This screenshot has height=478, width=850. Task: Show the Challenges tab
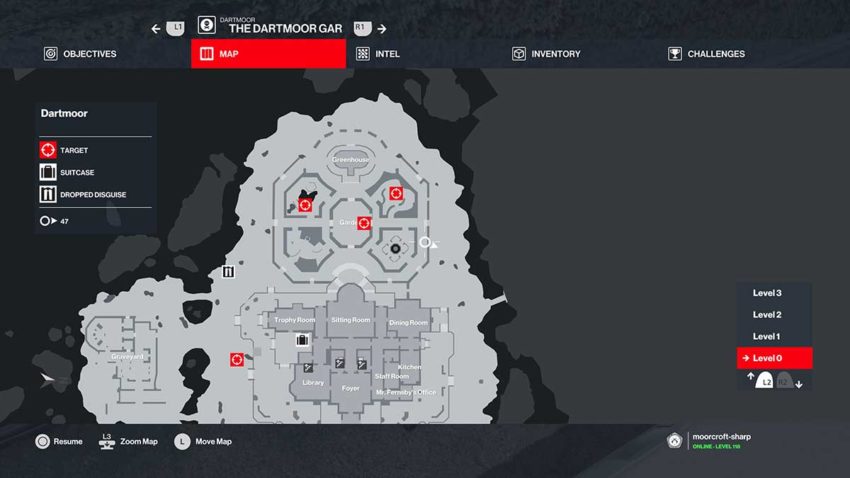pyautogui.click(x=706, y=54)
